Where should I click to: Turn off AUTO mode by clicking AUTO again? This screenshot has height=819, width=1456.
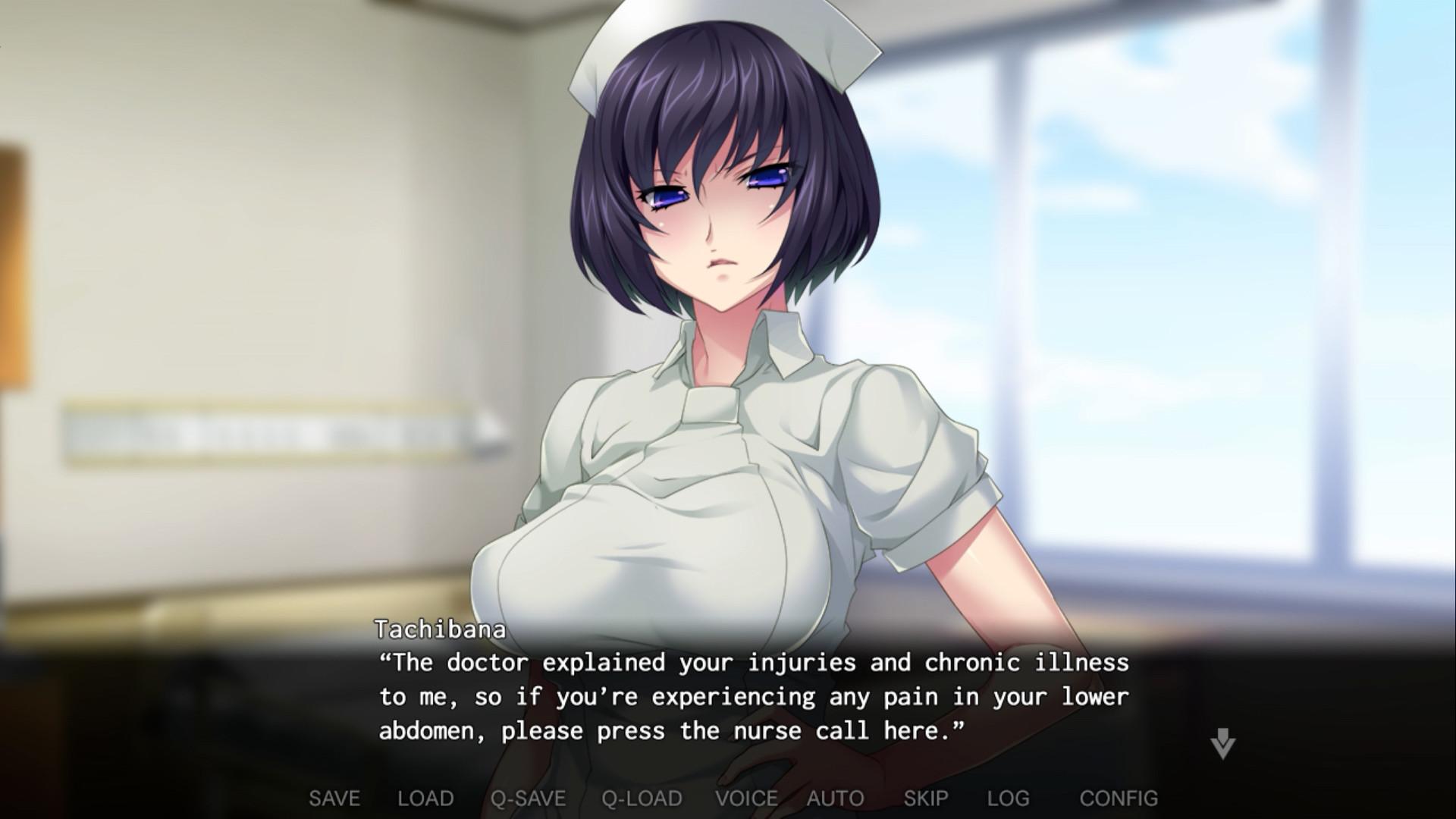coord(837,798)
